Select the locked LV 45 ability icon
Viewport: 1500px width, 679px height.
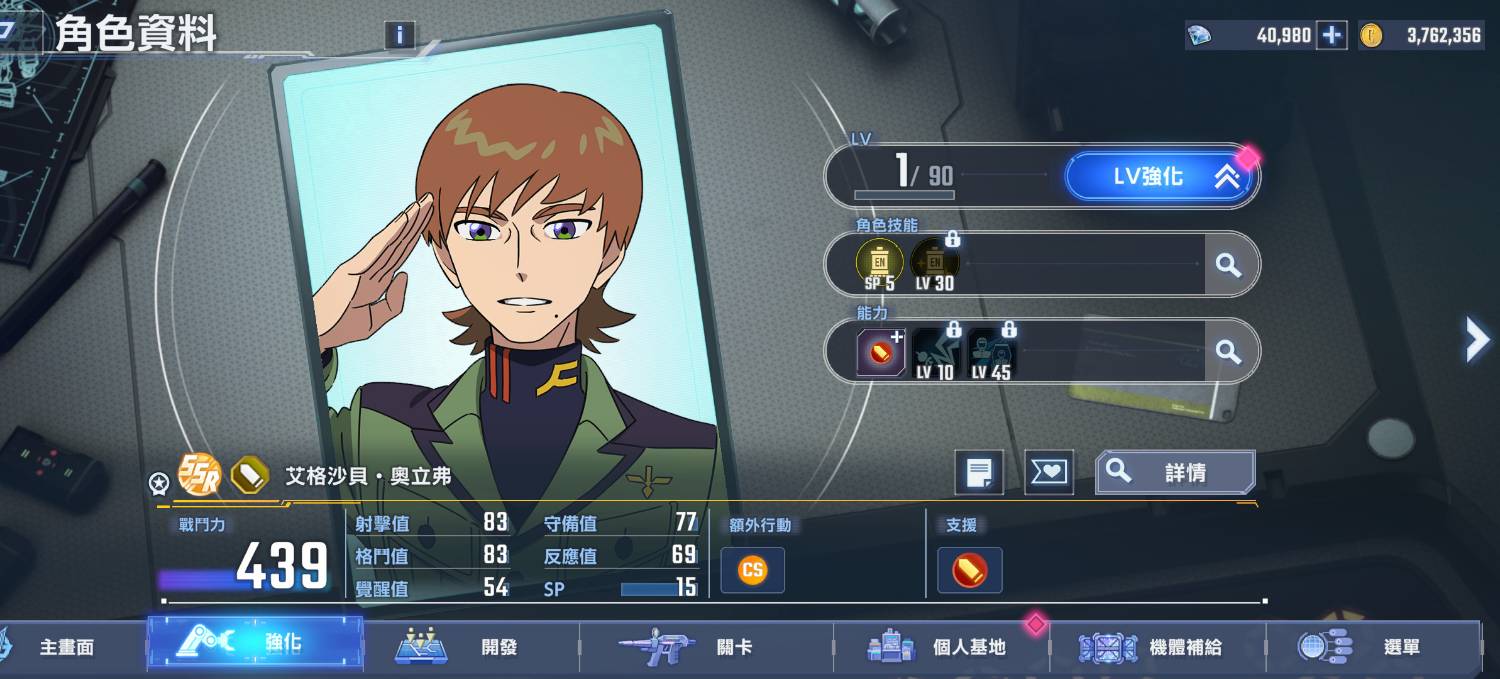click(991, 352)
